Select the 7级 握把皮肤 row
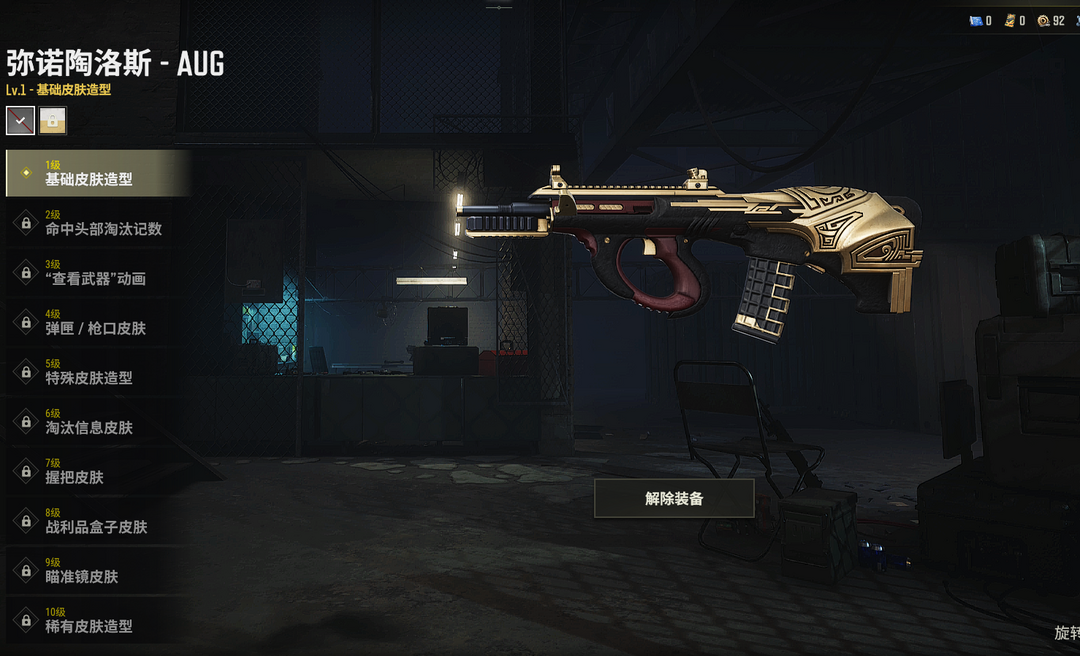The image size is (1080, 656). (x=97, y=471)
